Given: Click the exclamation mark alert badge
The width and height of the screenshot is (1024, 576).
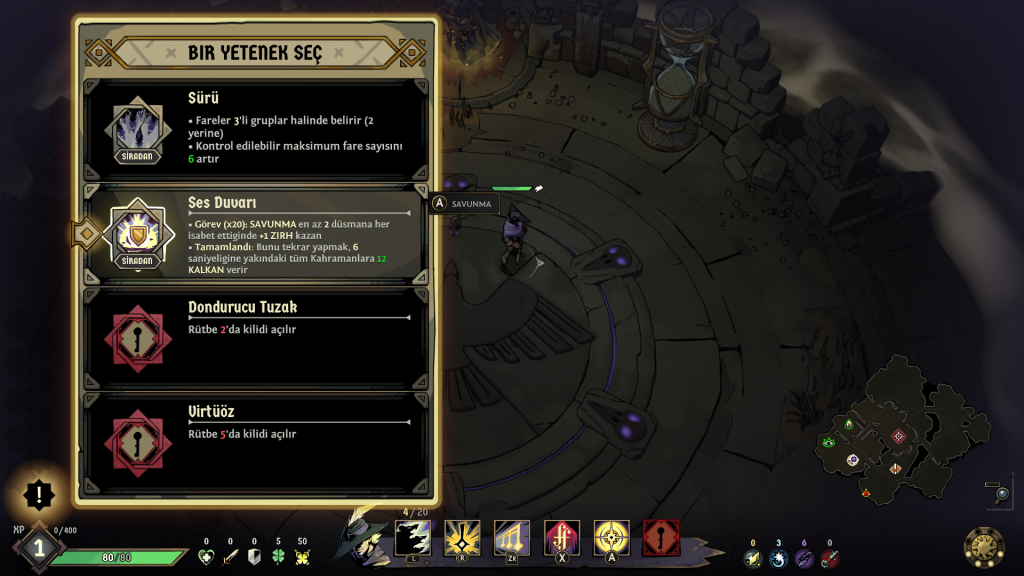Looking at the screenshot, I should 39,493.
